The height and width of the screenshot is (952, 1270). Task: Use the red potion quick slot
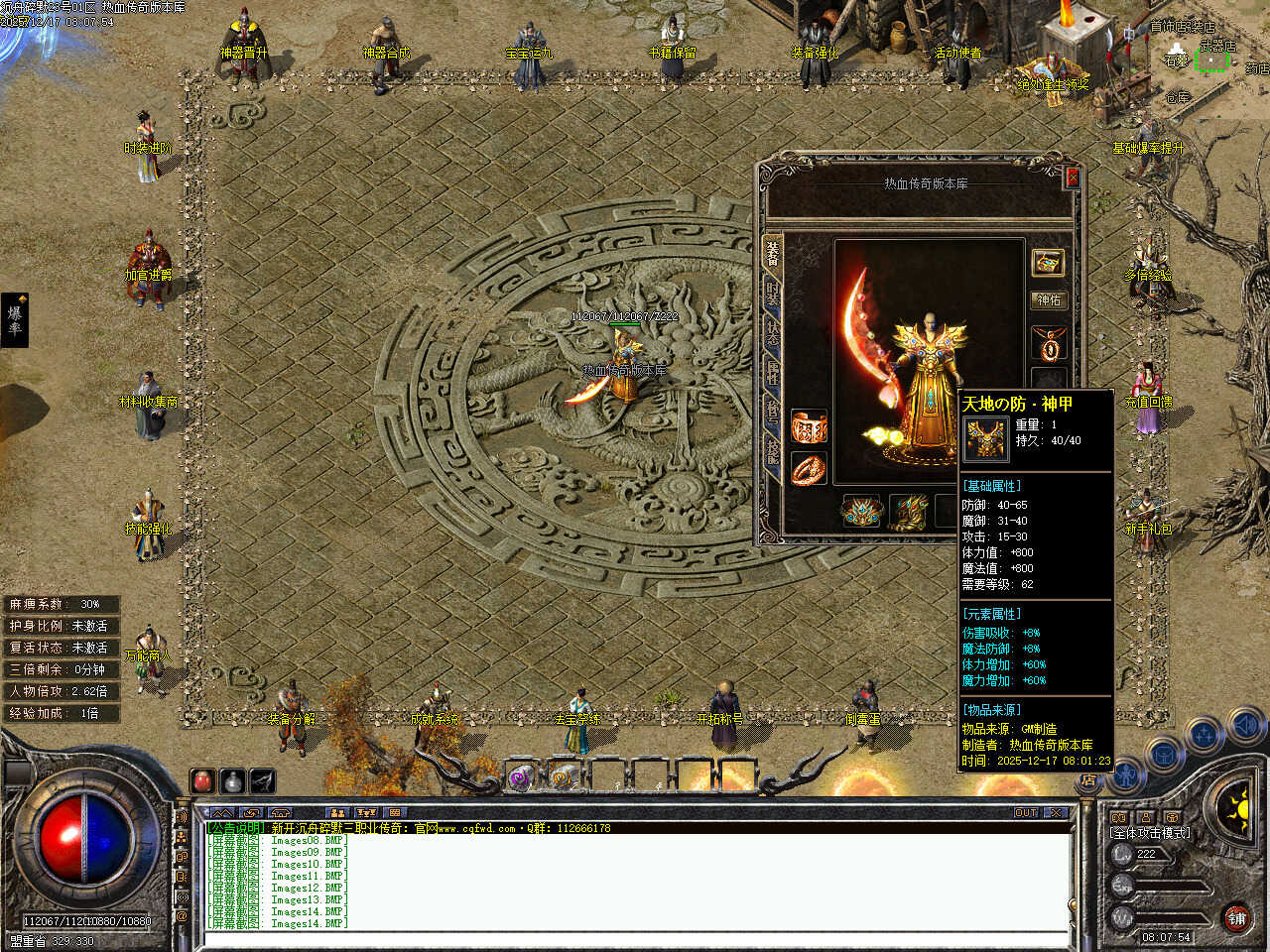point(203,781)
